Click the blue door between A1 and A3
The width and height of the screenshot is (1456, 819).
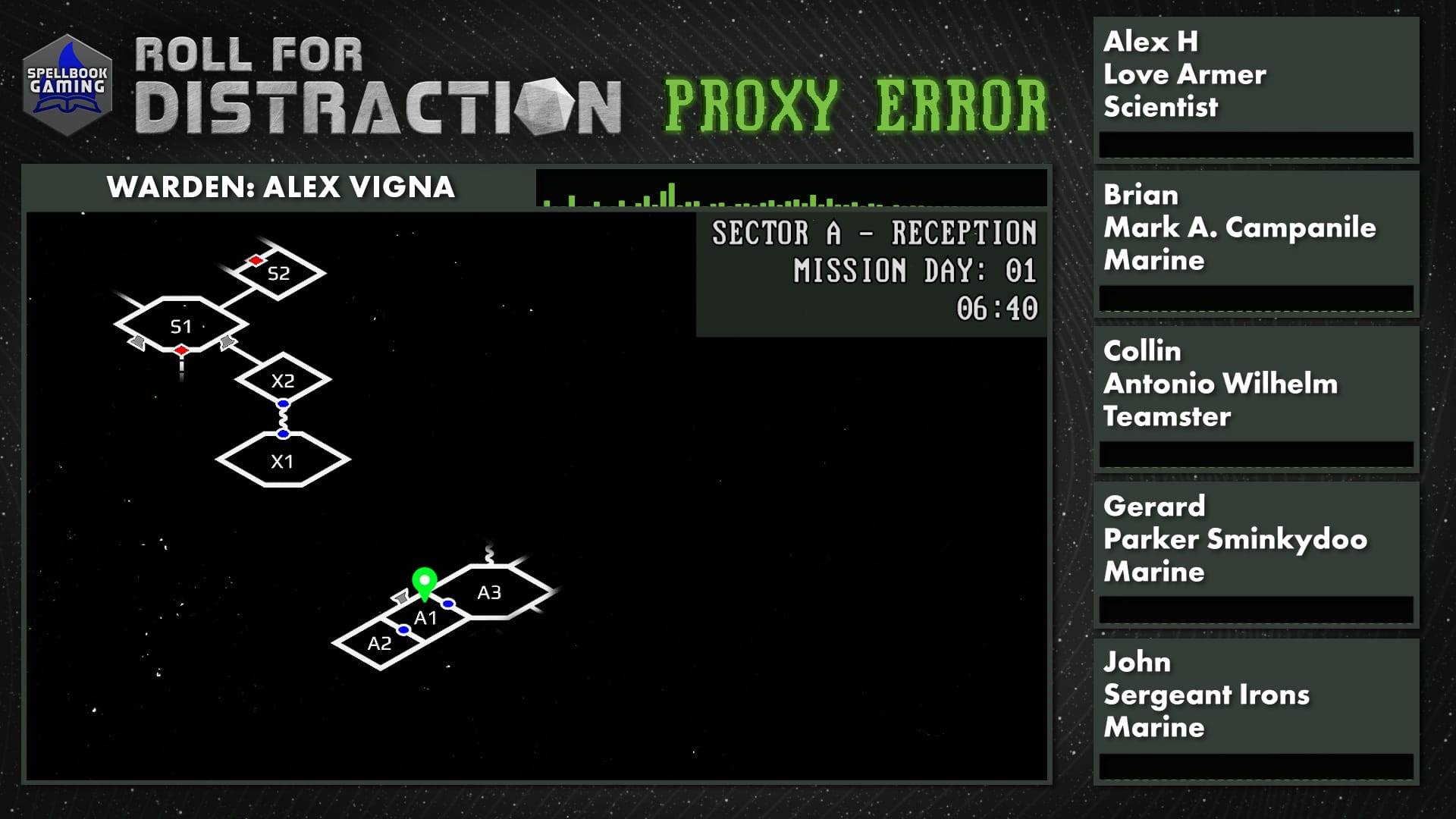tap(449, 604)
